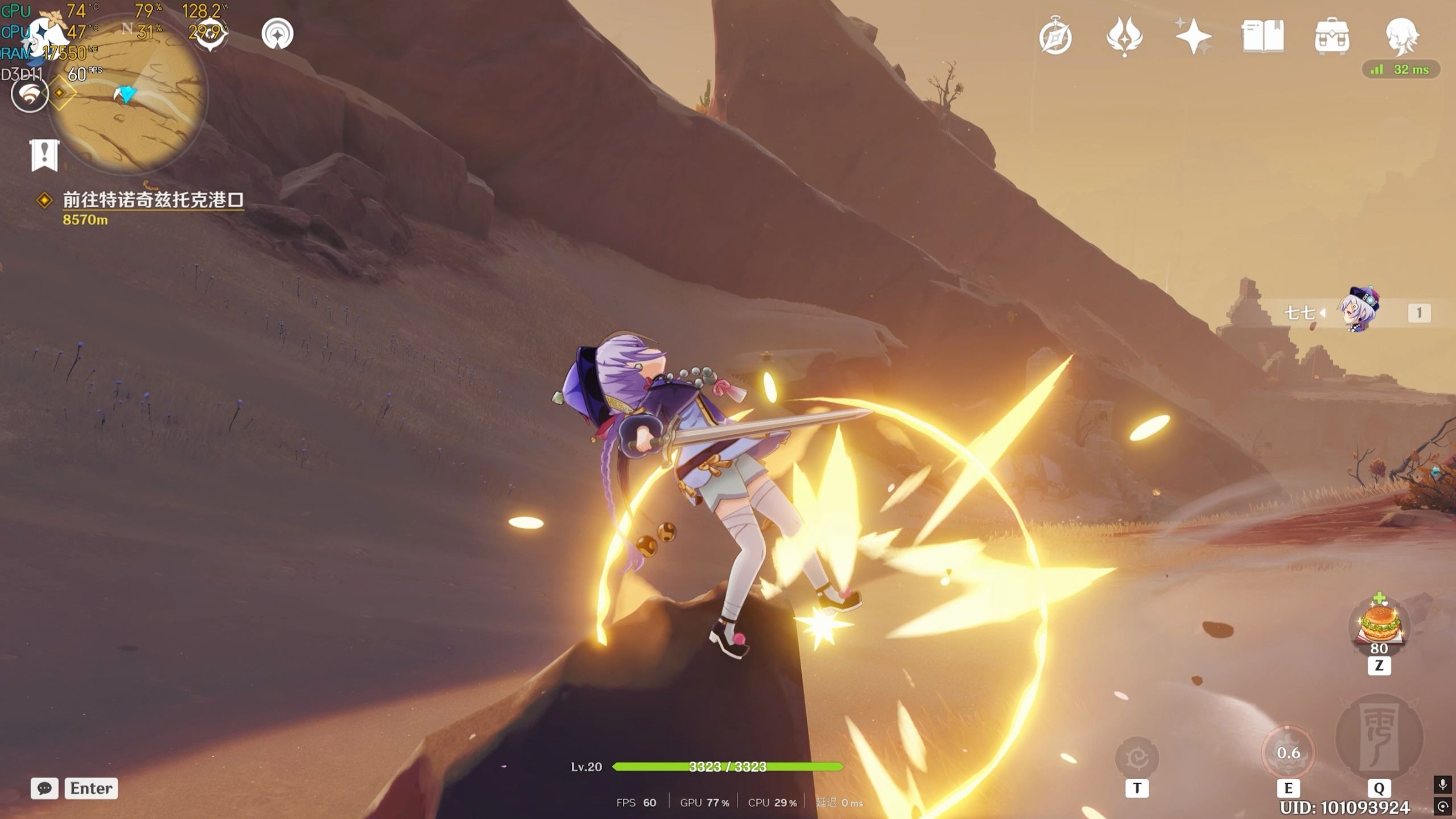This screenshot has height=819, width=1456.
Task: Use the burger food quick-slot
Action: tap(1379, 624)
